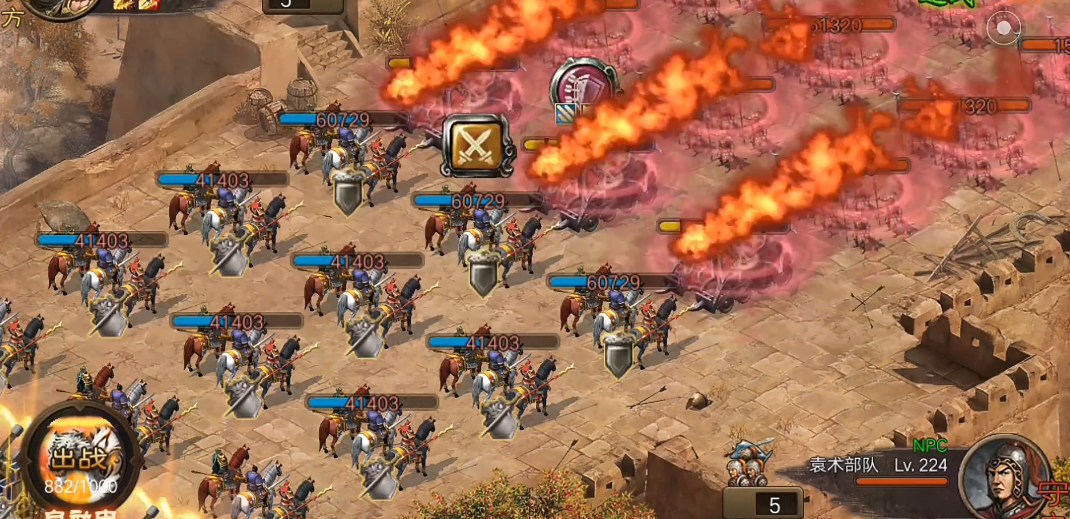Tap the crossed swords attack icon
Image resolution: width=1070 pixels, height=519 pixels.
[x=476, y=146]
